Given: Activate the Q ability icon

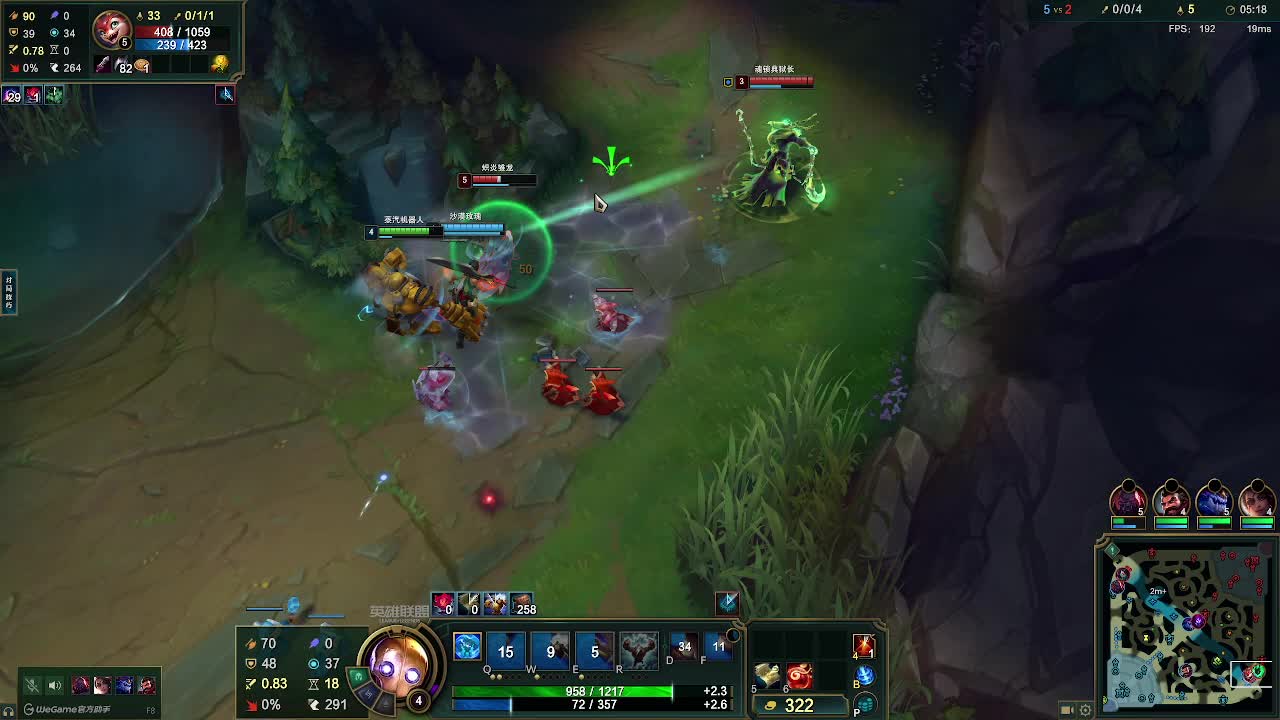Looking at the screenshot, I should 506,650.
